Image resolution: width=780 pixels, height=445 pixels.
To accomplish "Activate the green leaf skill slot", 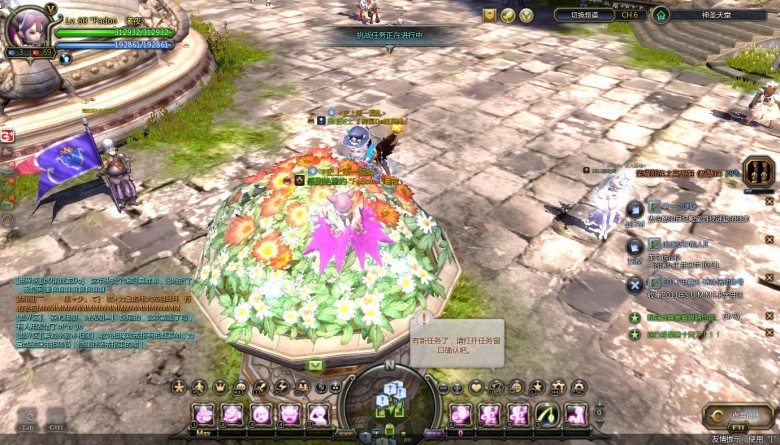I will point(547,414).
